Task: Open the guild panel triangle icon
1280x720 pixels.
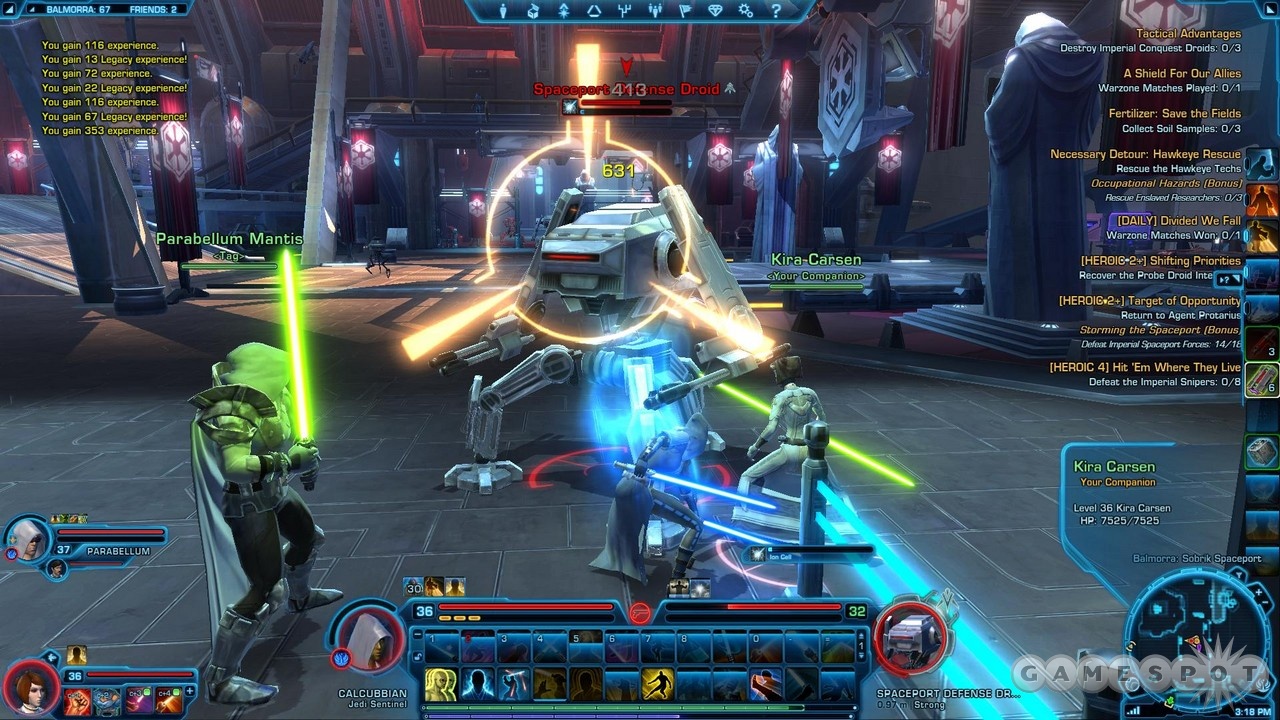Action: click(x=595, y=12)
